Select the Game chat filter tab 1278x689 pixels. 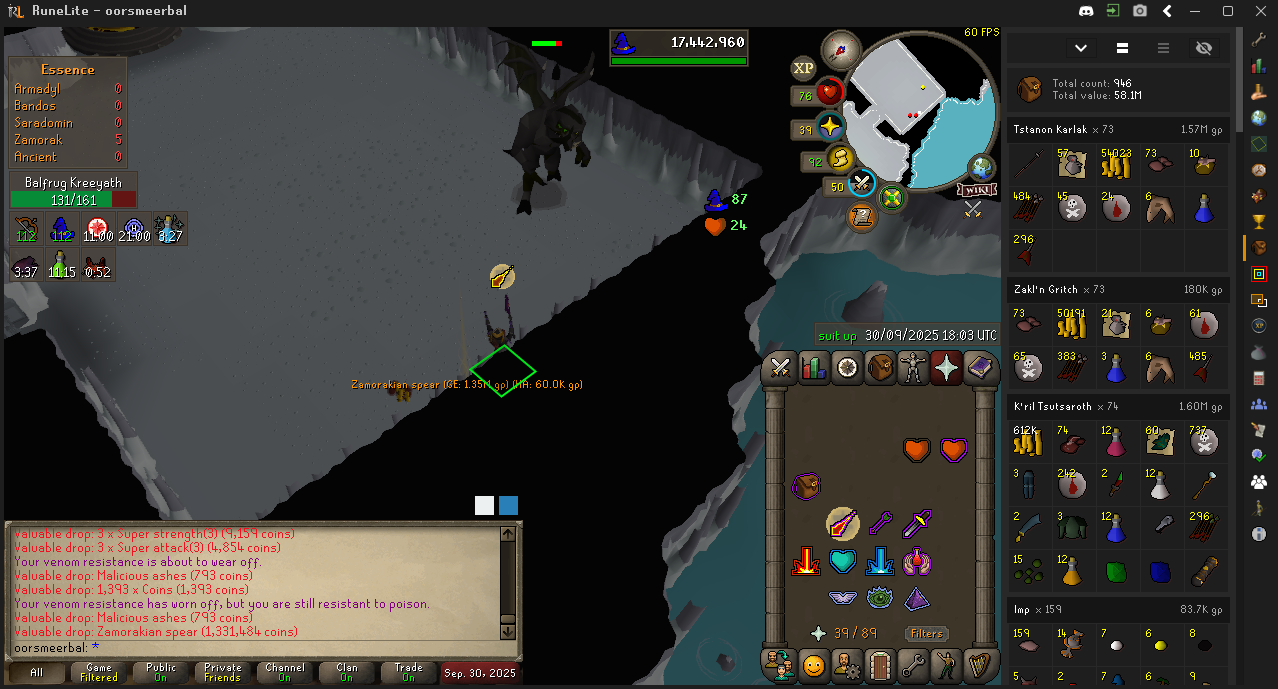98,673
